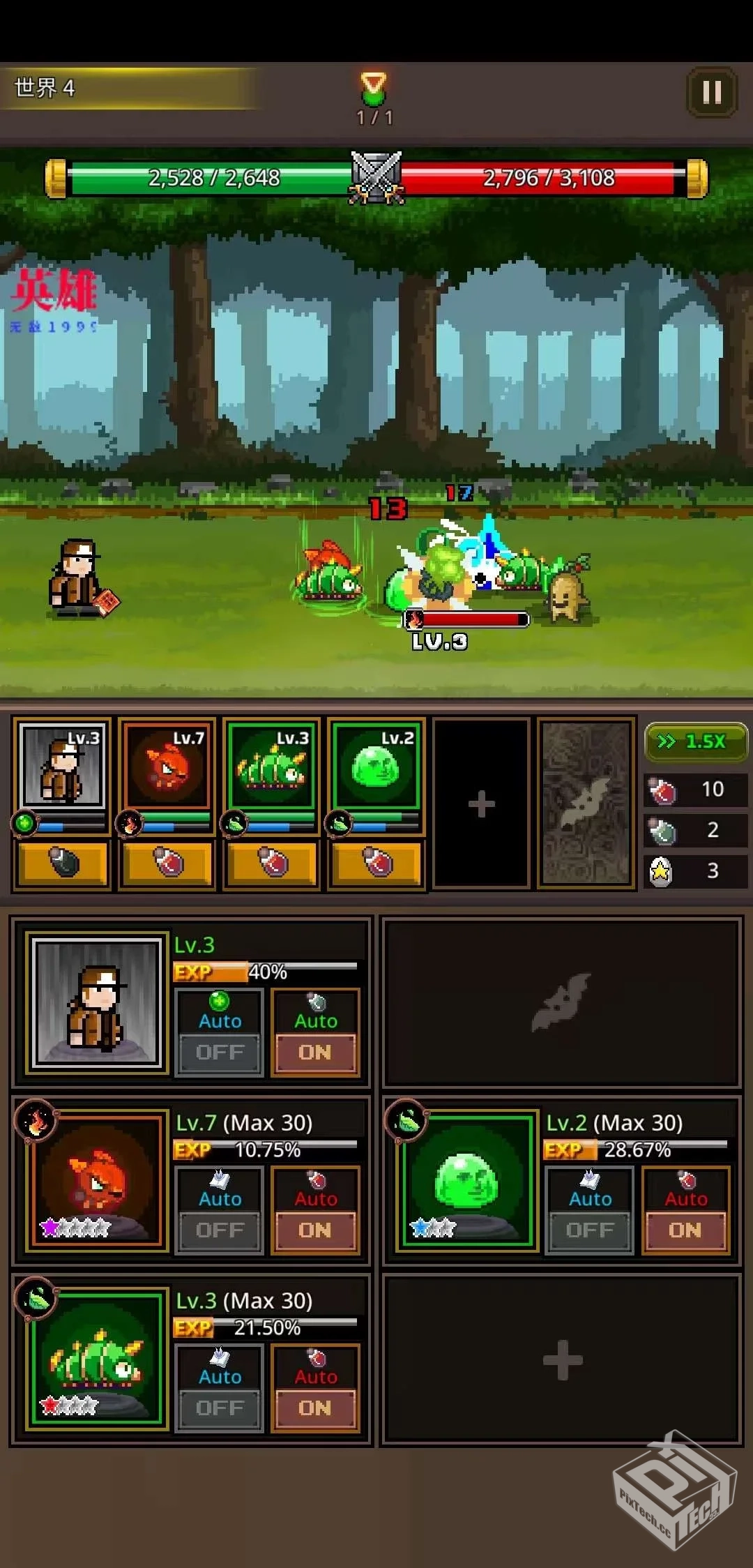
Task: Use red potion on the green slime
Action: point(376,864)
